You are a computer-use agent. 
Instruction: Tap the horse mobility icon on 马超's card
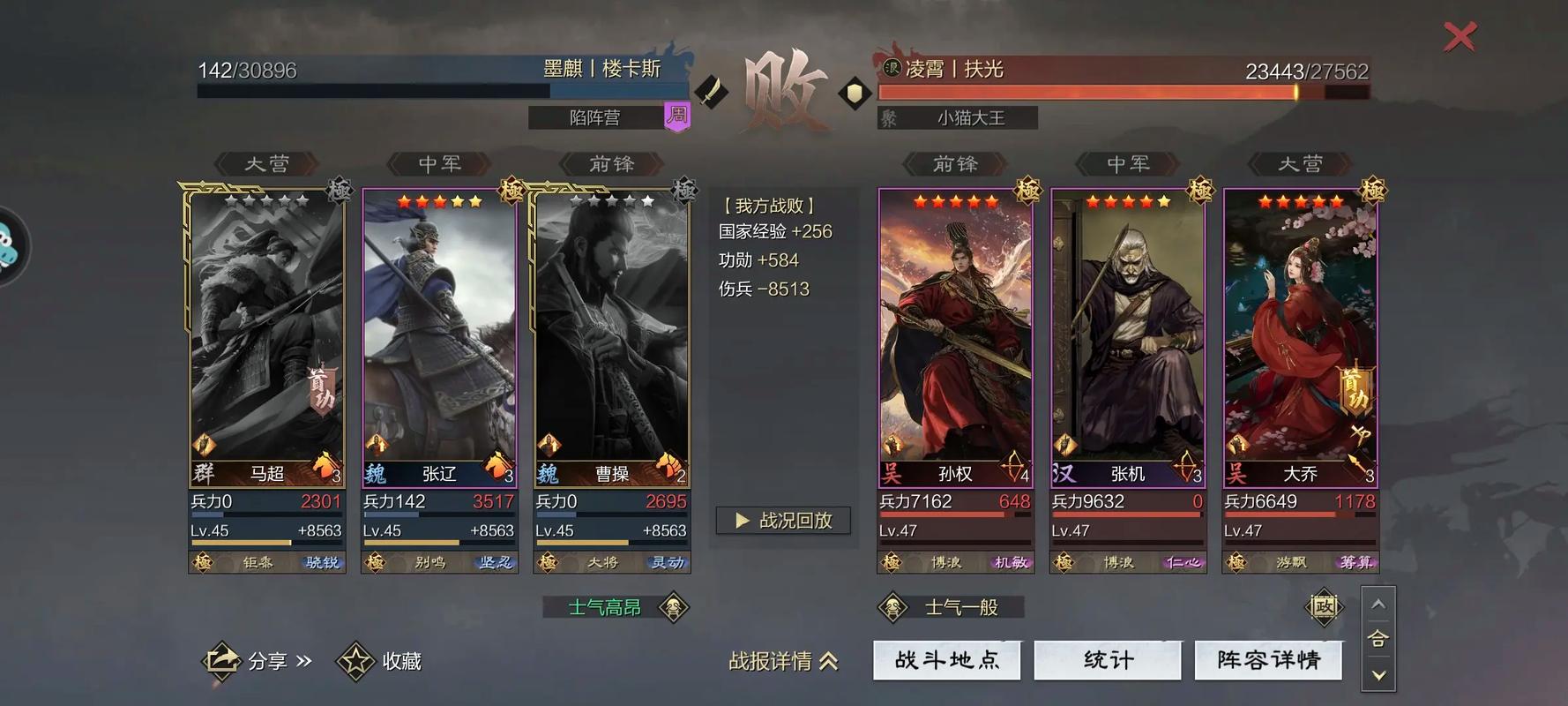pyautogui.click(x=322, y=466)
